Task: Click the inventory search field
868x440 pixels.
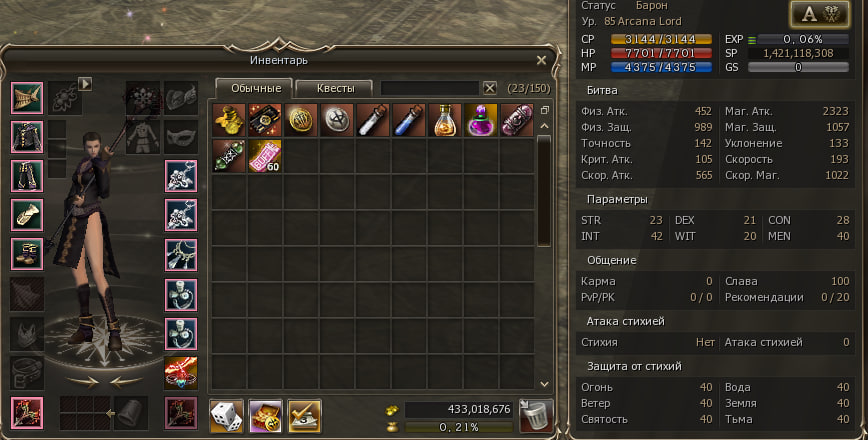Action: click(429, 88)
